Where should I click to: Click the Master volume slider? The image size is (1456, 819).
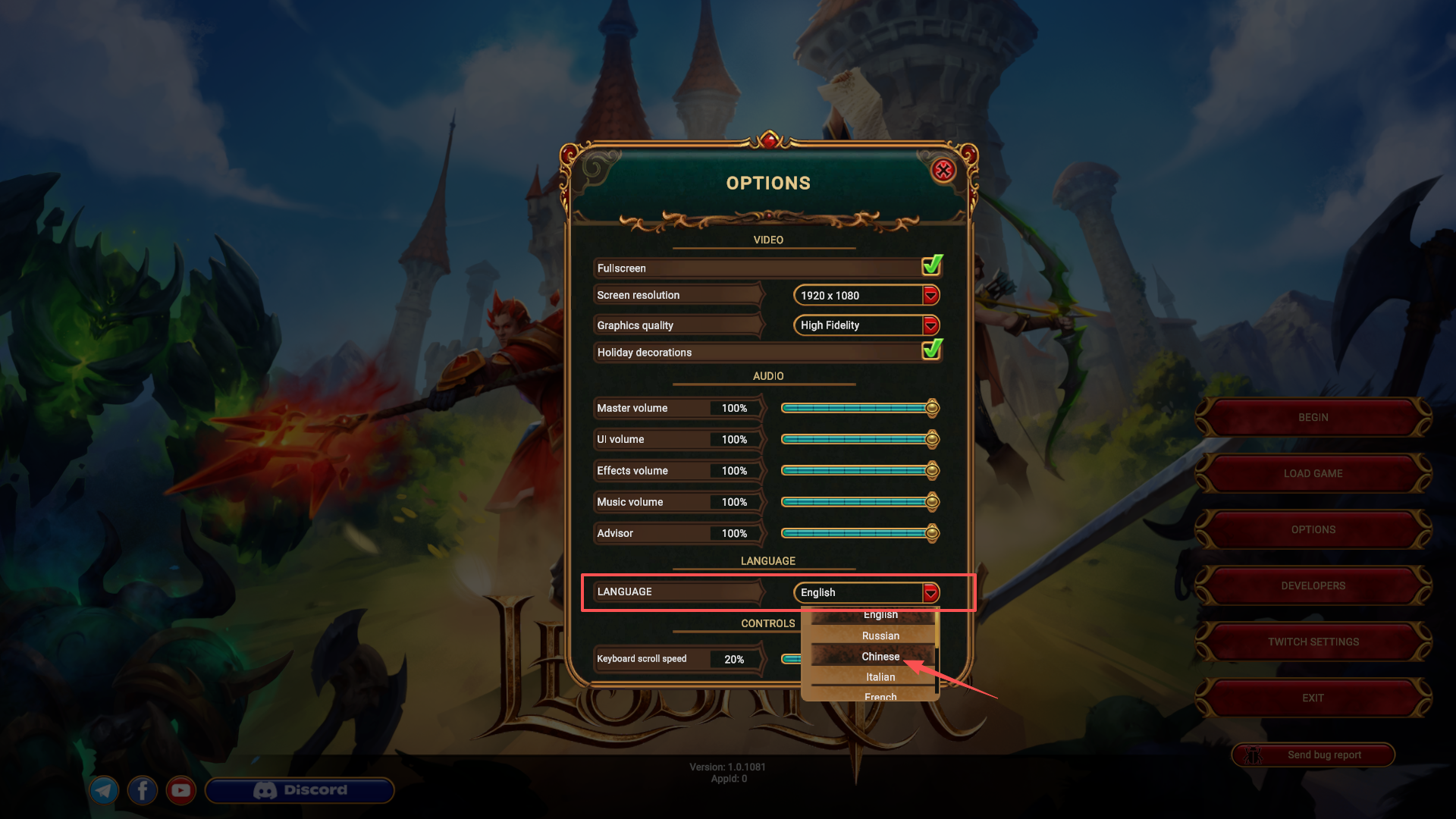coord(857,408)
